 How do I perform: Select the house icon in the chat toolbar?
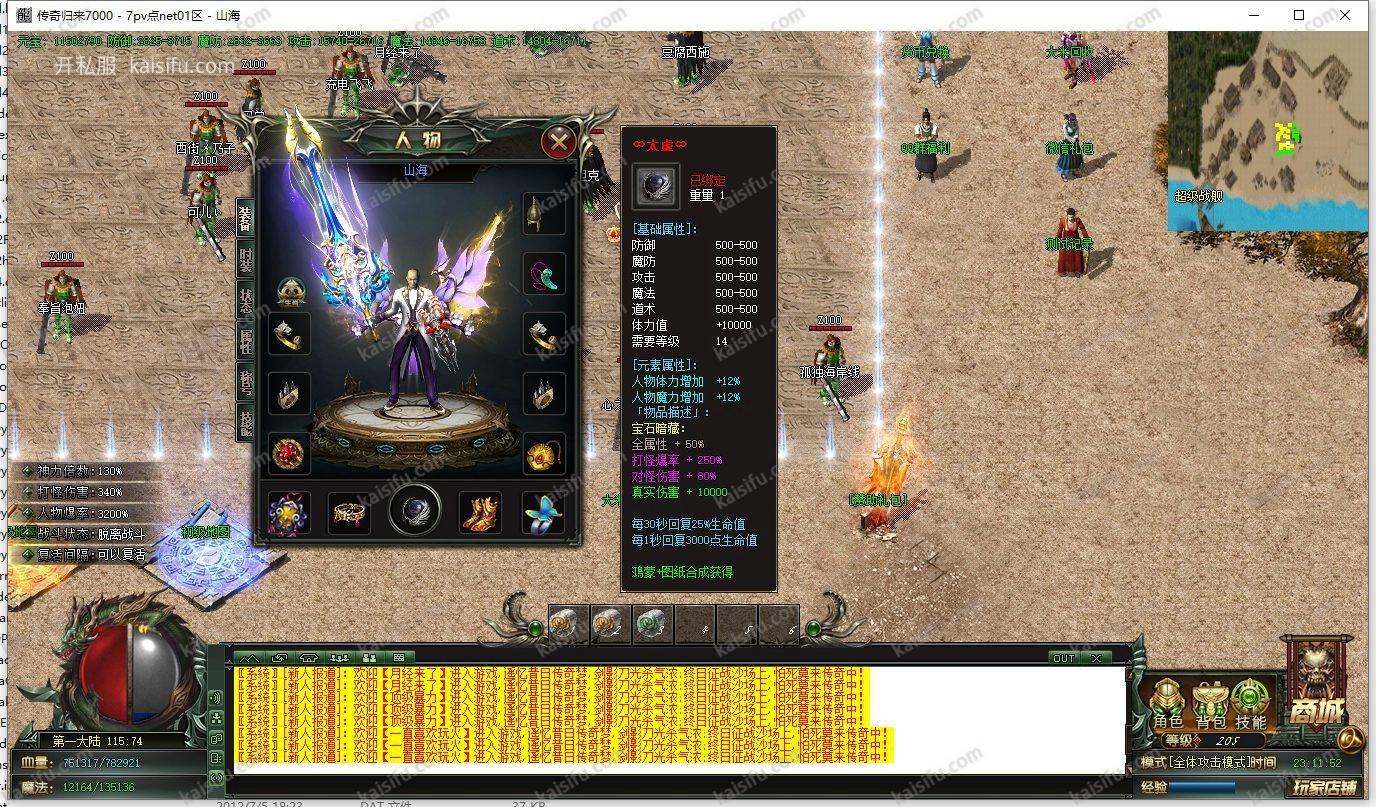(x=308, y=659)
